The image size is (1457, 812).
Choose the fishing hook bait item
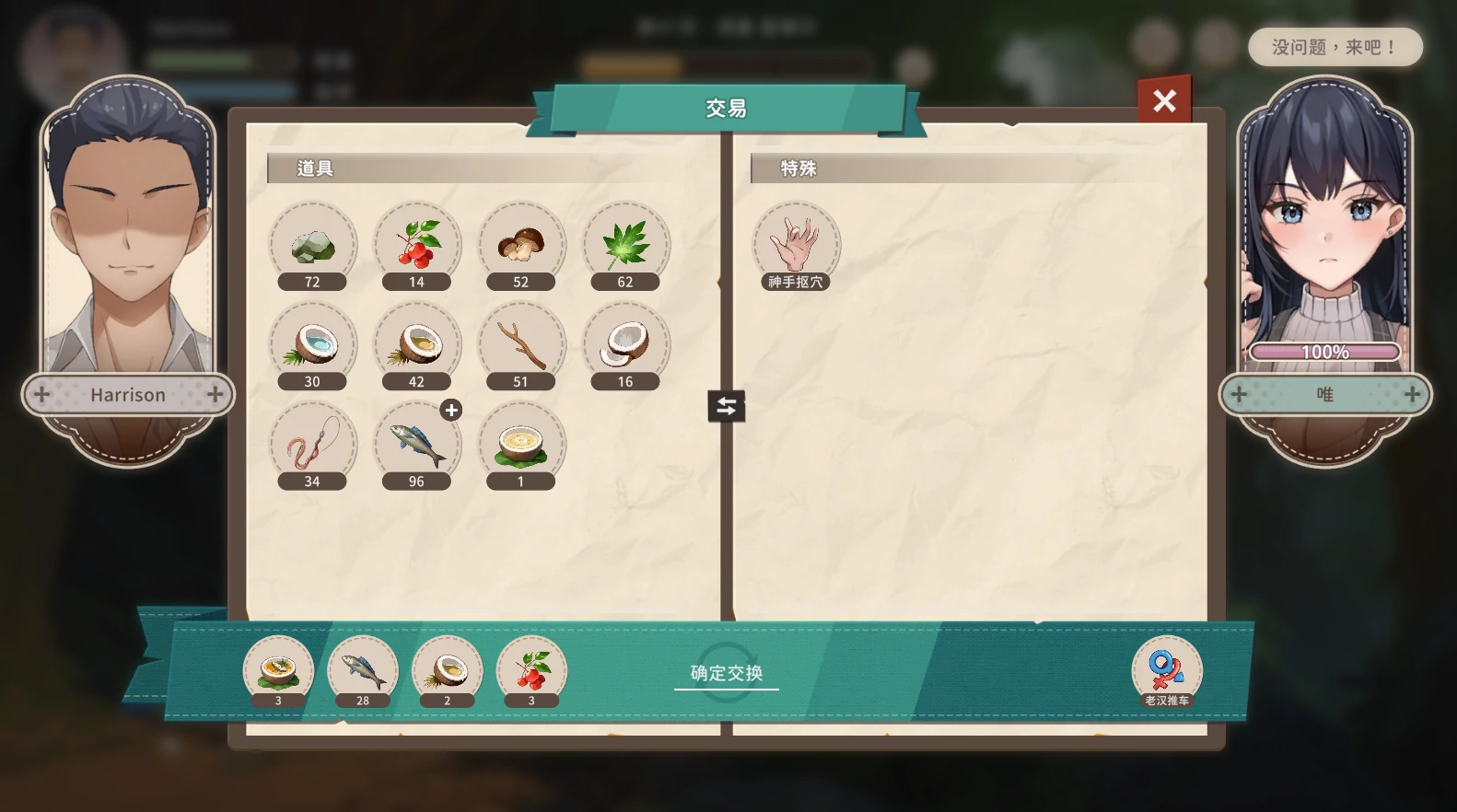(x=312, y=444)
